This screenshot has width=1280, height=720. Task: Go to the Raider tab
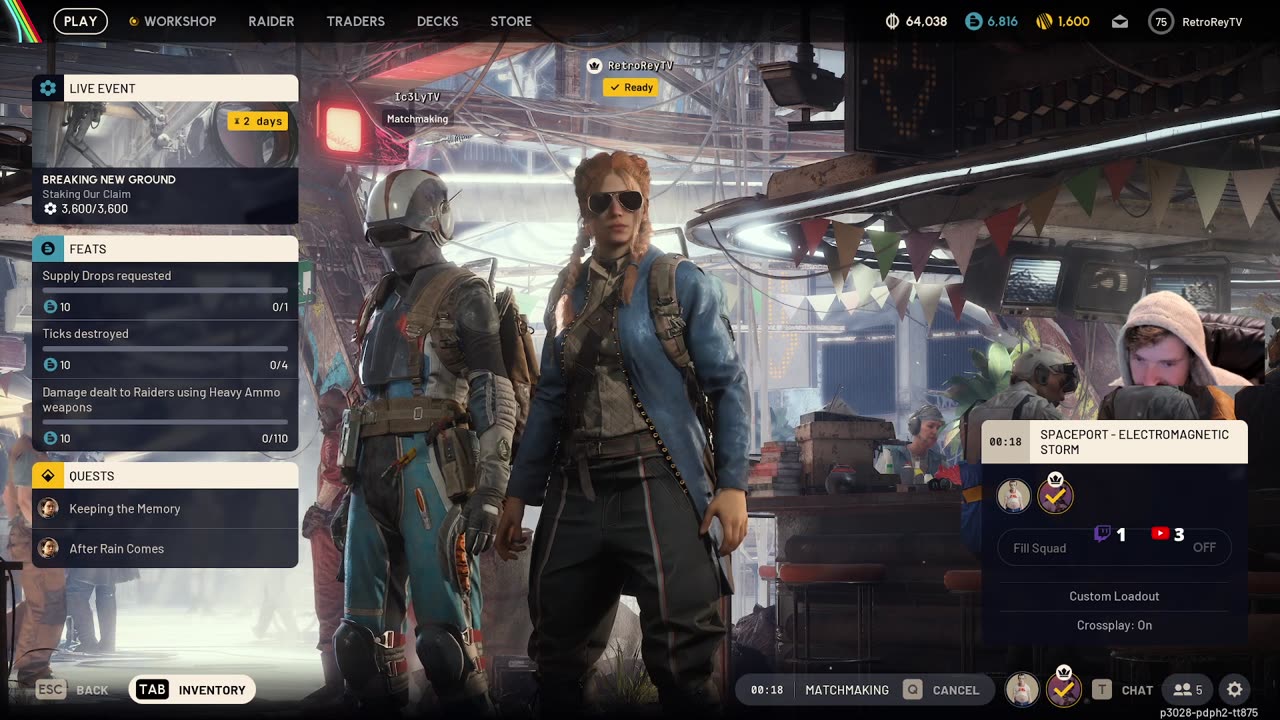[x=271, y=21]
